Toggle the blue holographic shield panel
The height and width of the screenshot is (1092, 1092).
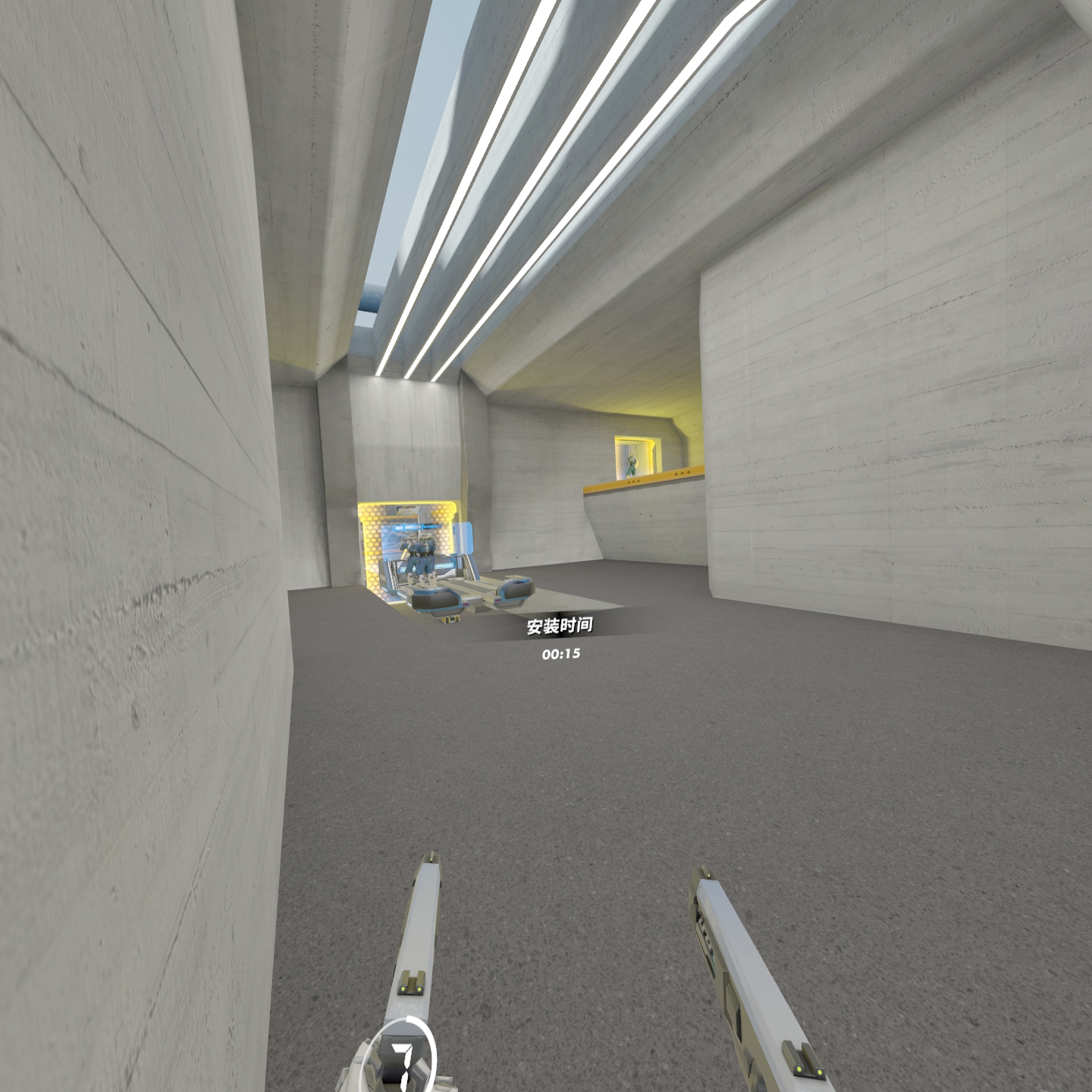[x=465, y=537]
